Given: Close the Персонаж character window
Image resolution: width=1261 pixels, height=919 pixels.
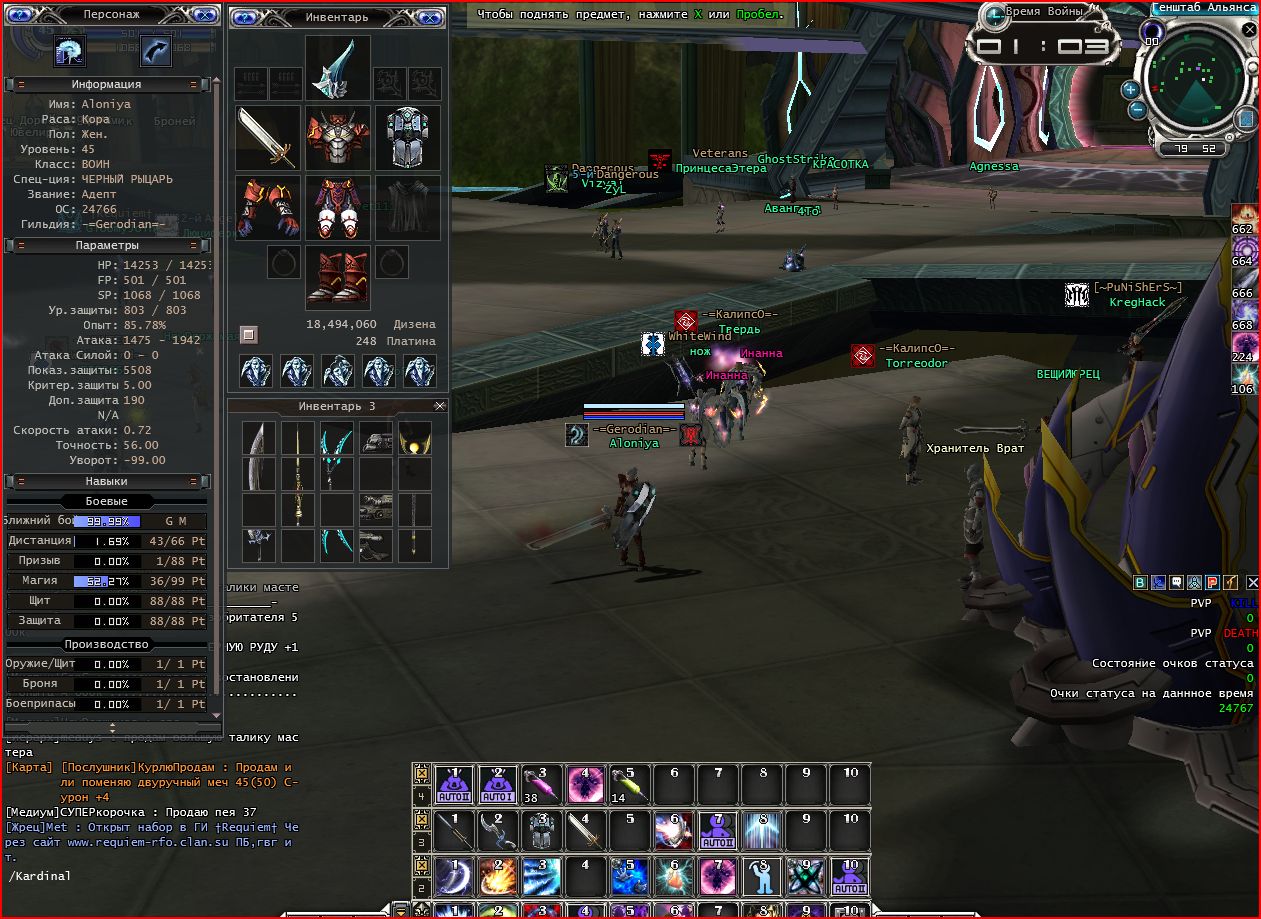Looking at the screenshot, I should [205, 16].
